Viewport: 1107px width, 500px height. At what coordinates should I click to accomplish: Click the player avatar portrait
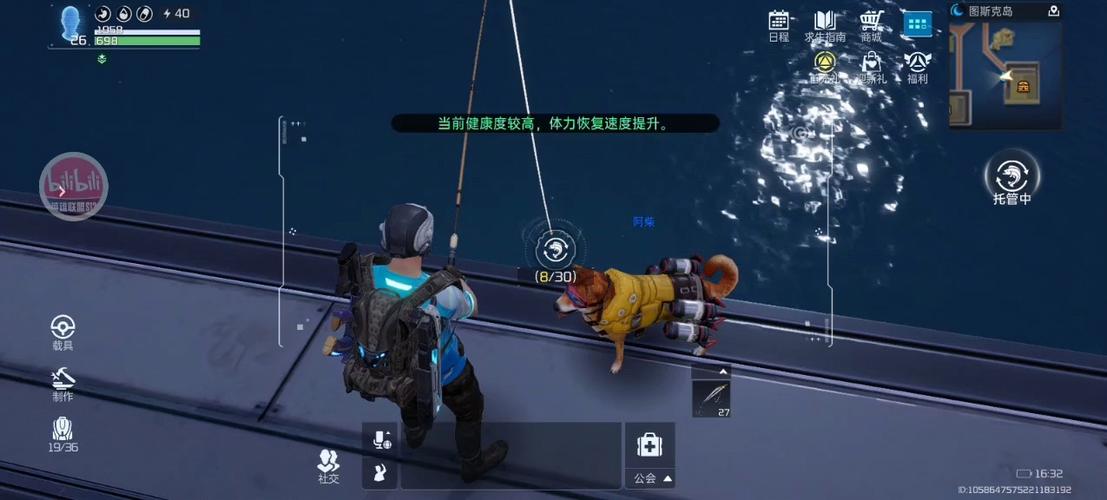point(71,25)
